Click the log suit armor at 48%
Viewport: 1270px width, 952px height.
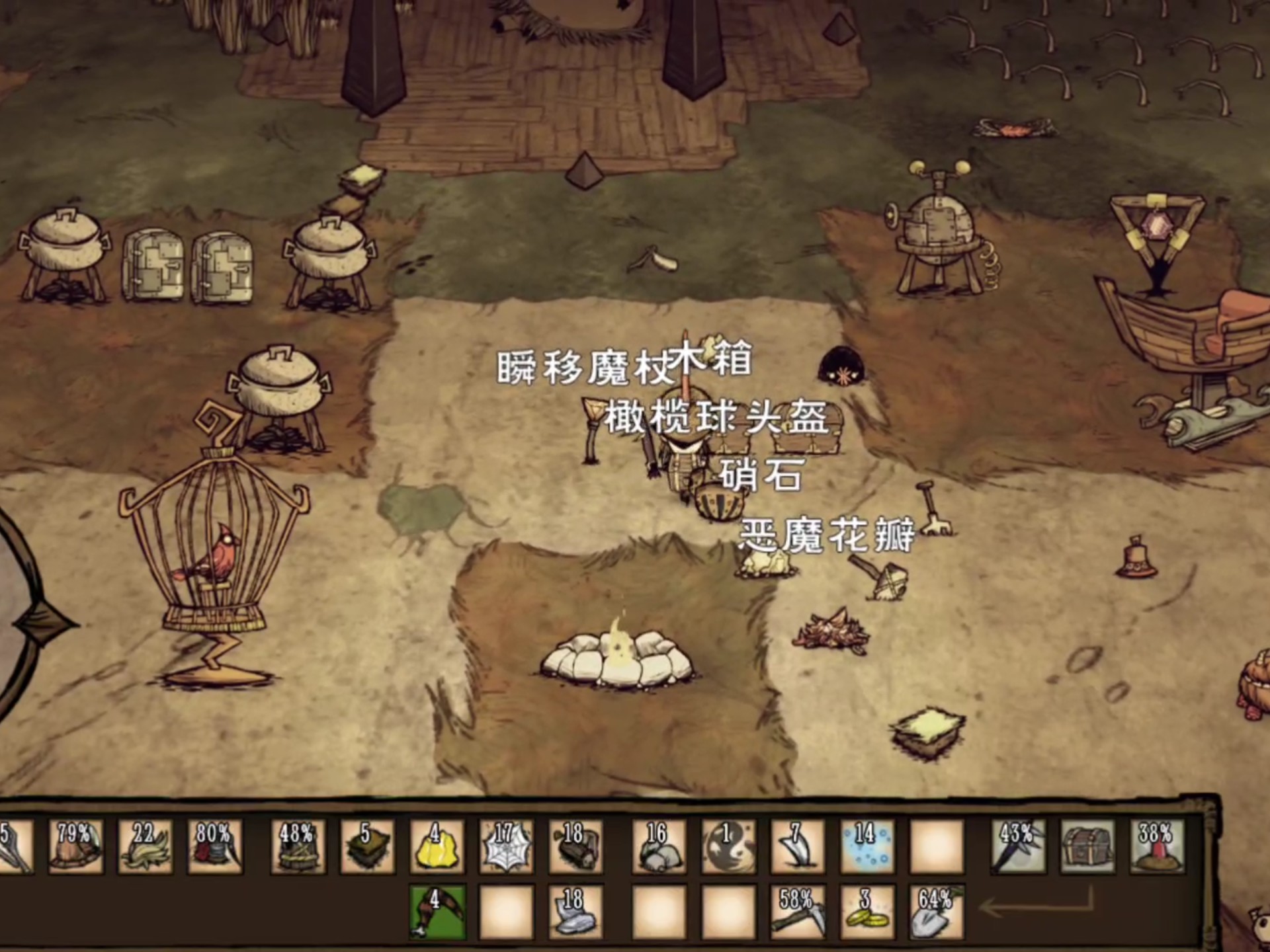298,848
